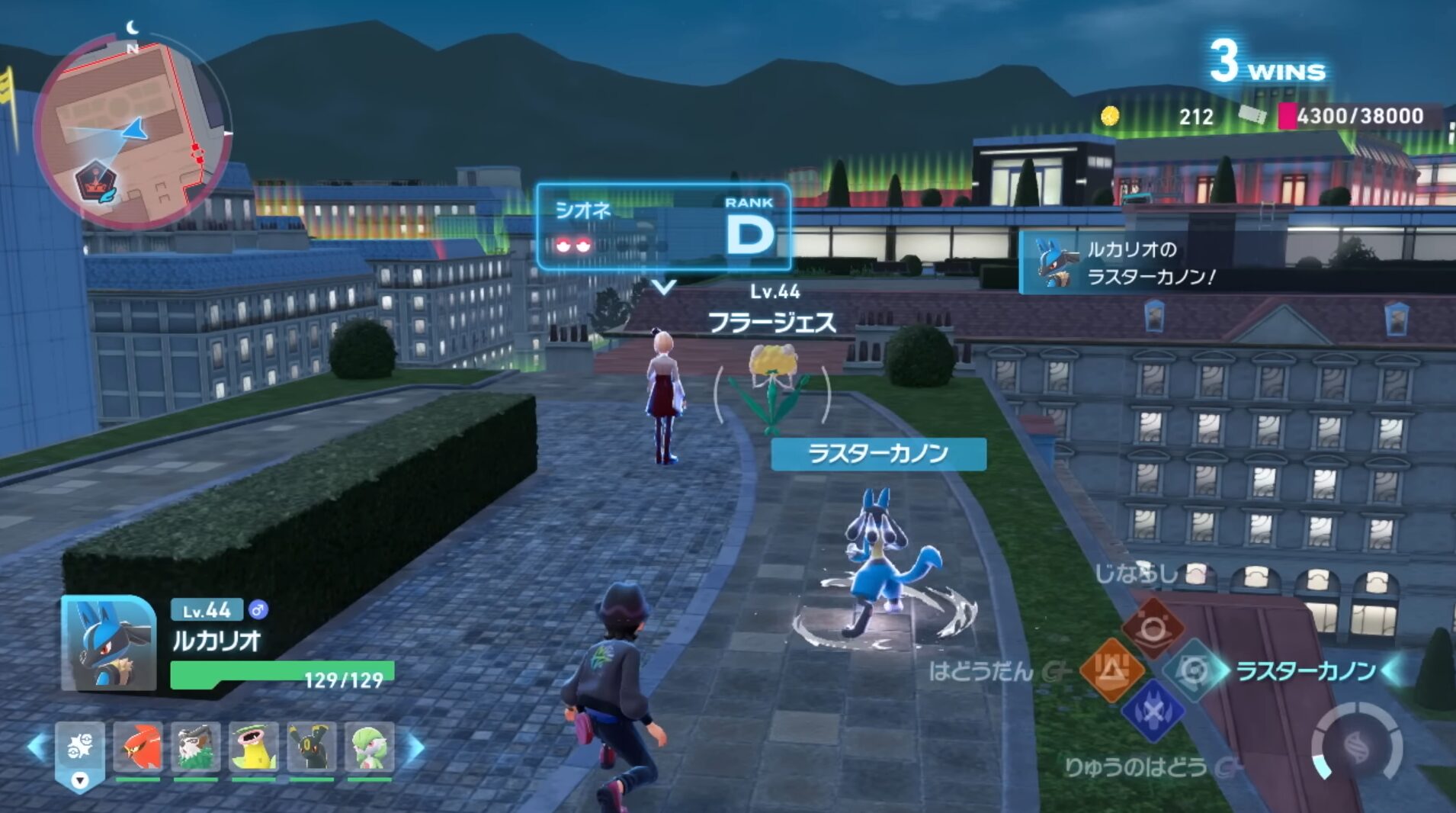Viewport: 1456px width, 813px height.
Task: Open the circular minimap
Action: click(132, 131)
